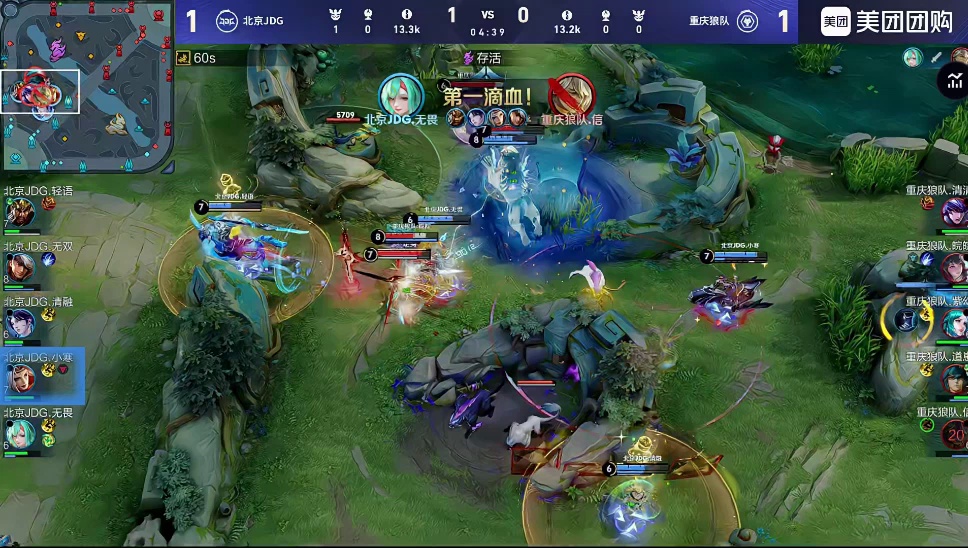Image resolution: width=968 pixels, height=548 pixels.
Task: Select 重庆狼队.紫幺 player portrait
Action: click(x=952, y=322)
